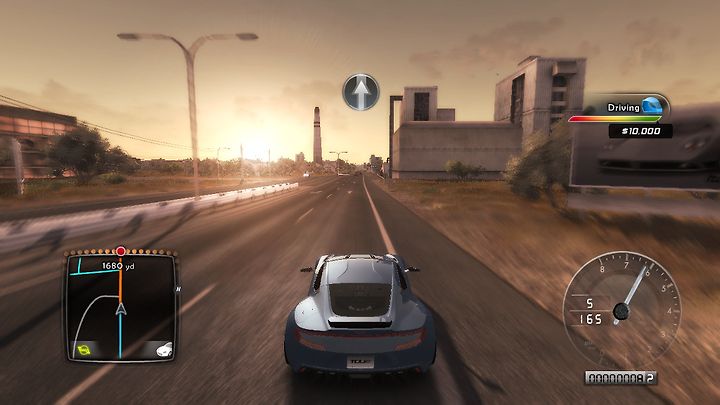Click the blue helmet Driving icon
The height and width of the screenshot is (405, 720).
[x=652, y=106]
